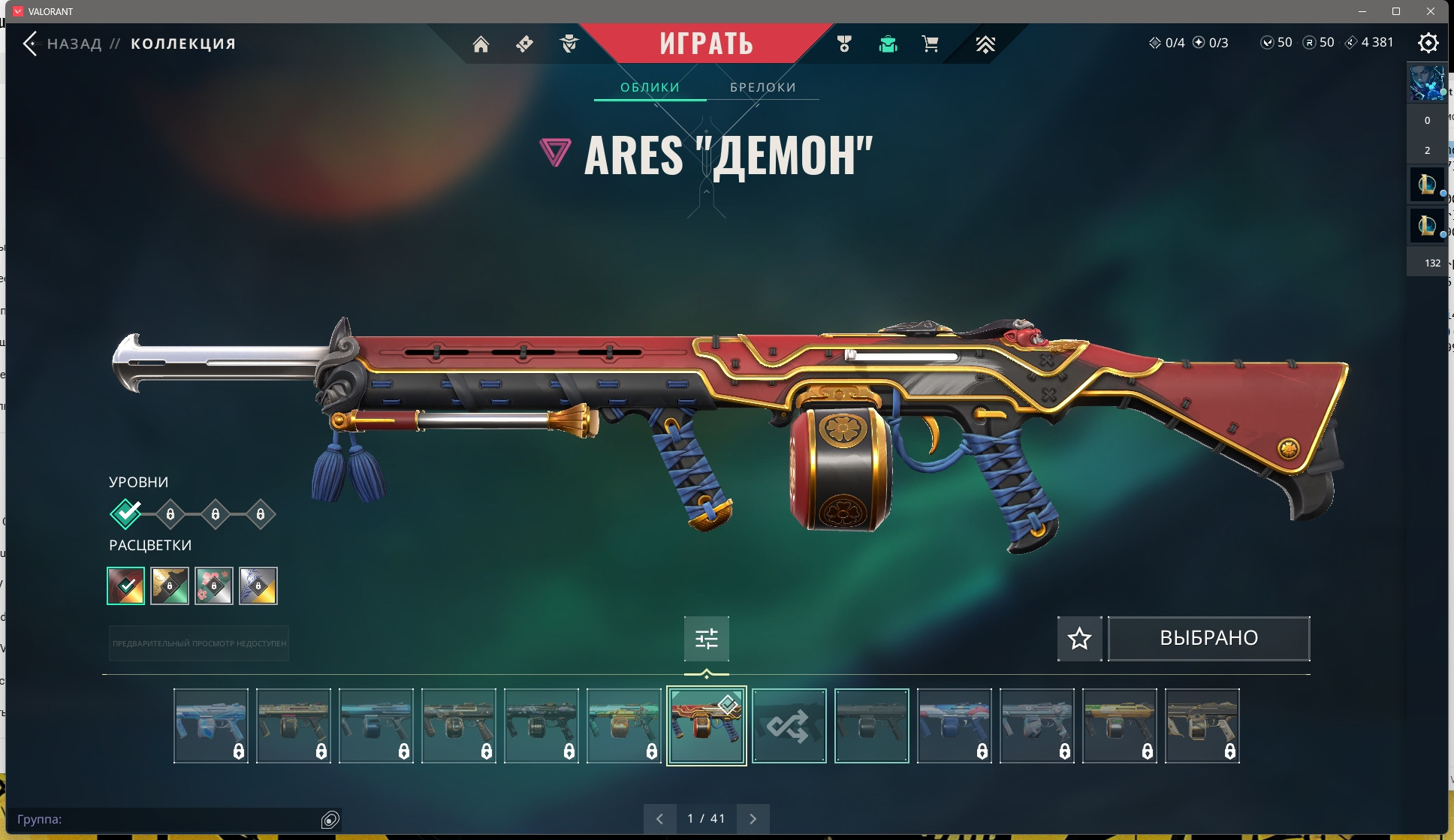
Task: Pick the random shuffle skin tile
Action: click(789, 726)
